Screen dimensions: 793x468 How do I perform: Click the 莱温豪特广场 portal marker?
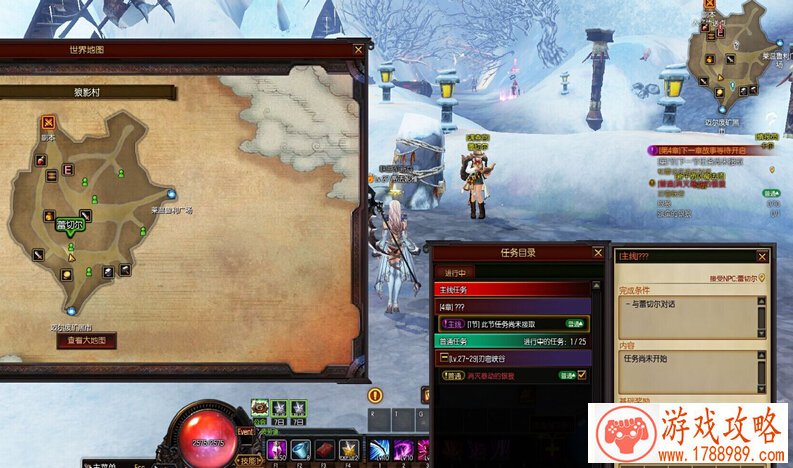coord(172,195)
